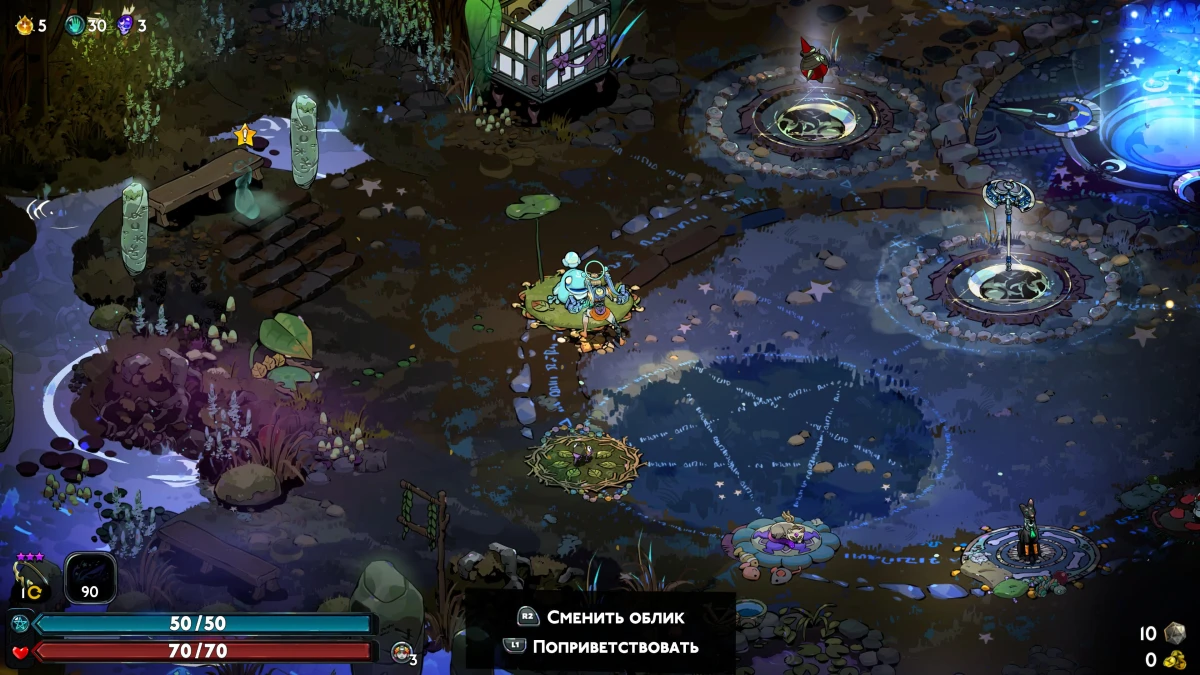The width and height of the screenshot is (1200, 675).
Task: Click the grey bones currency icon
Action: click(1174, 633)
